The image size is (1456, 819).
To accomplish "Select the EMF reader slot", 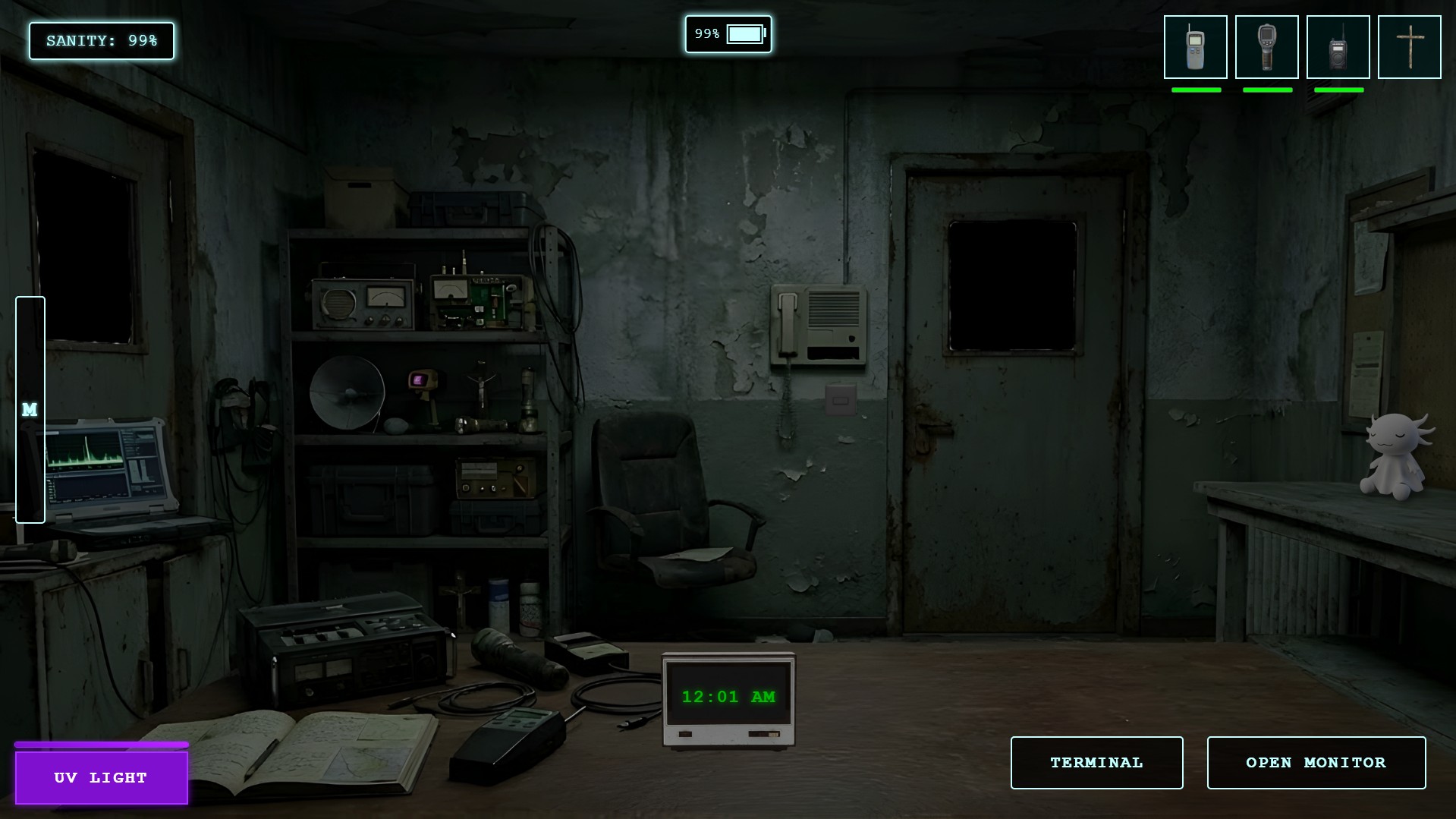I will point(1195,47).
